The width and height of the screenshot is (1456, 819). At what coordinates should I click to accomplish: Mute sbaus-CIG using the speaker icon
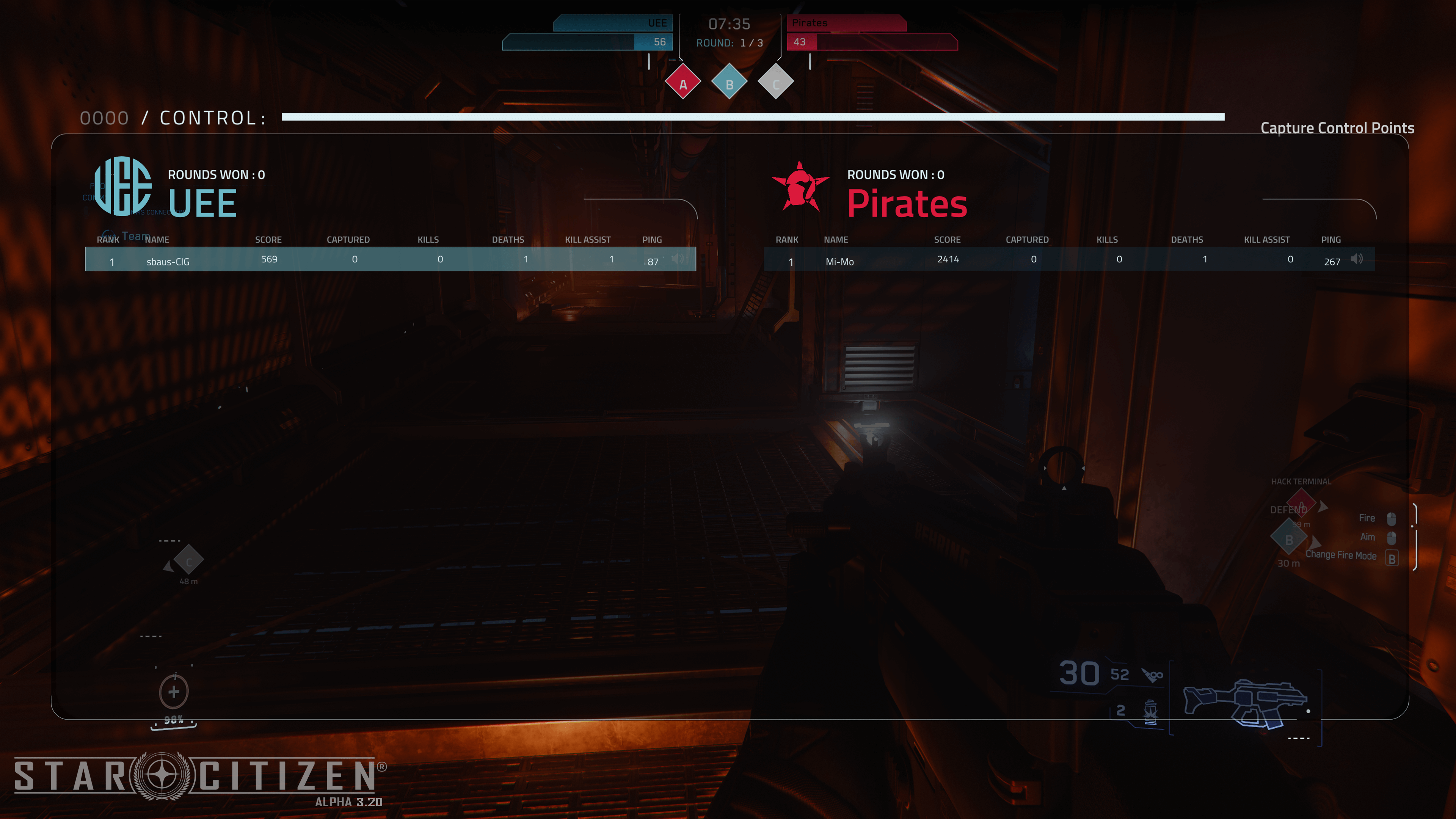click(x=678, y=259)
